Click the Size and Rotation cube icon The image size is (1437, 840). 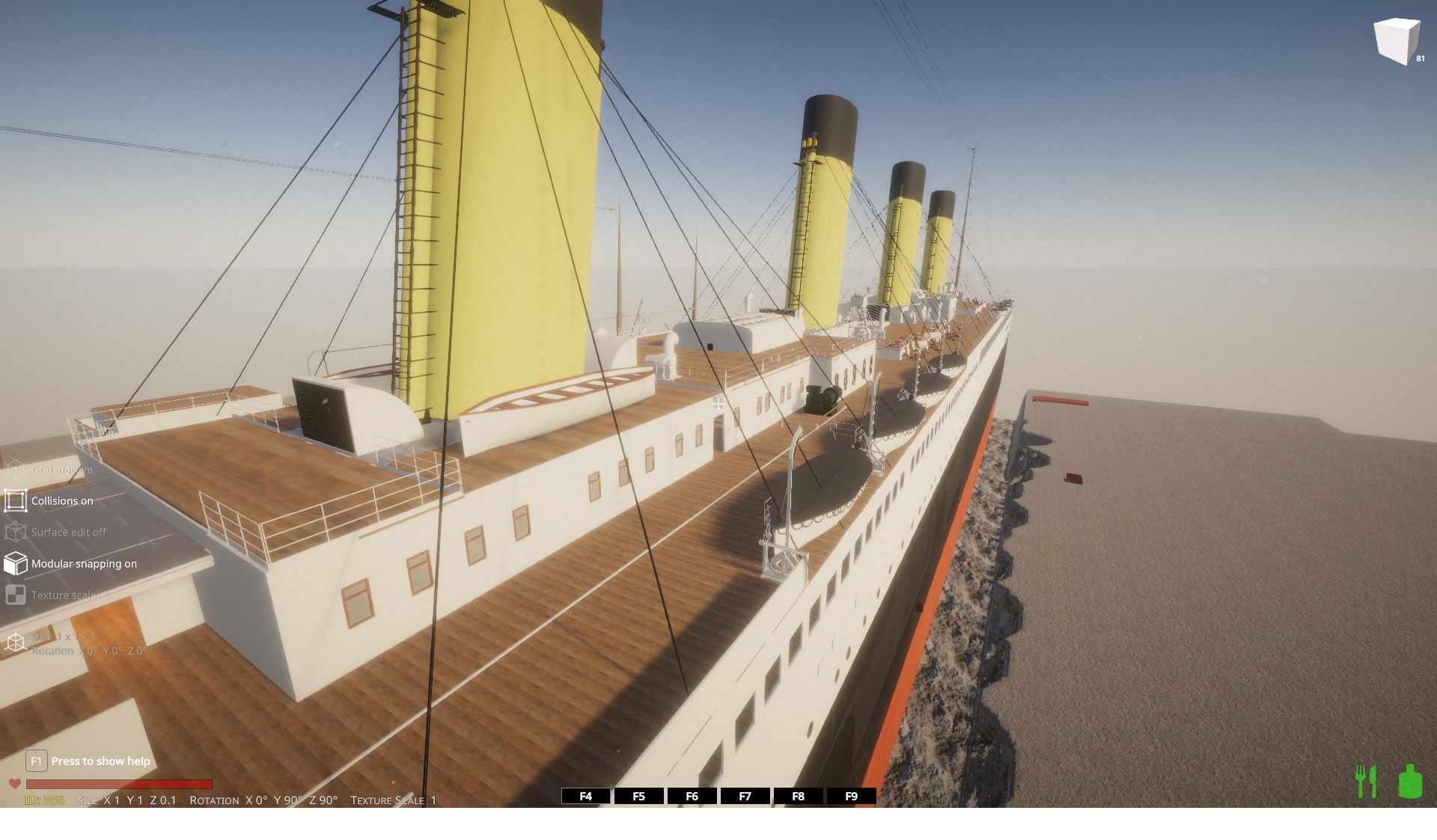pos(16,643)
